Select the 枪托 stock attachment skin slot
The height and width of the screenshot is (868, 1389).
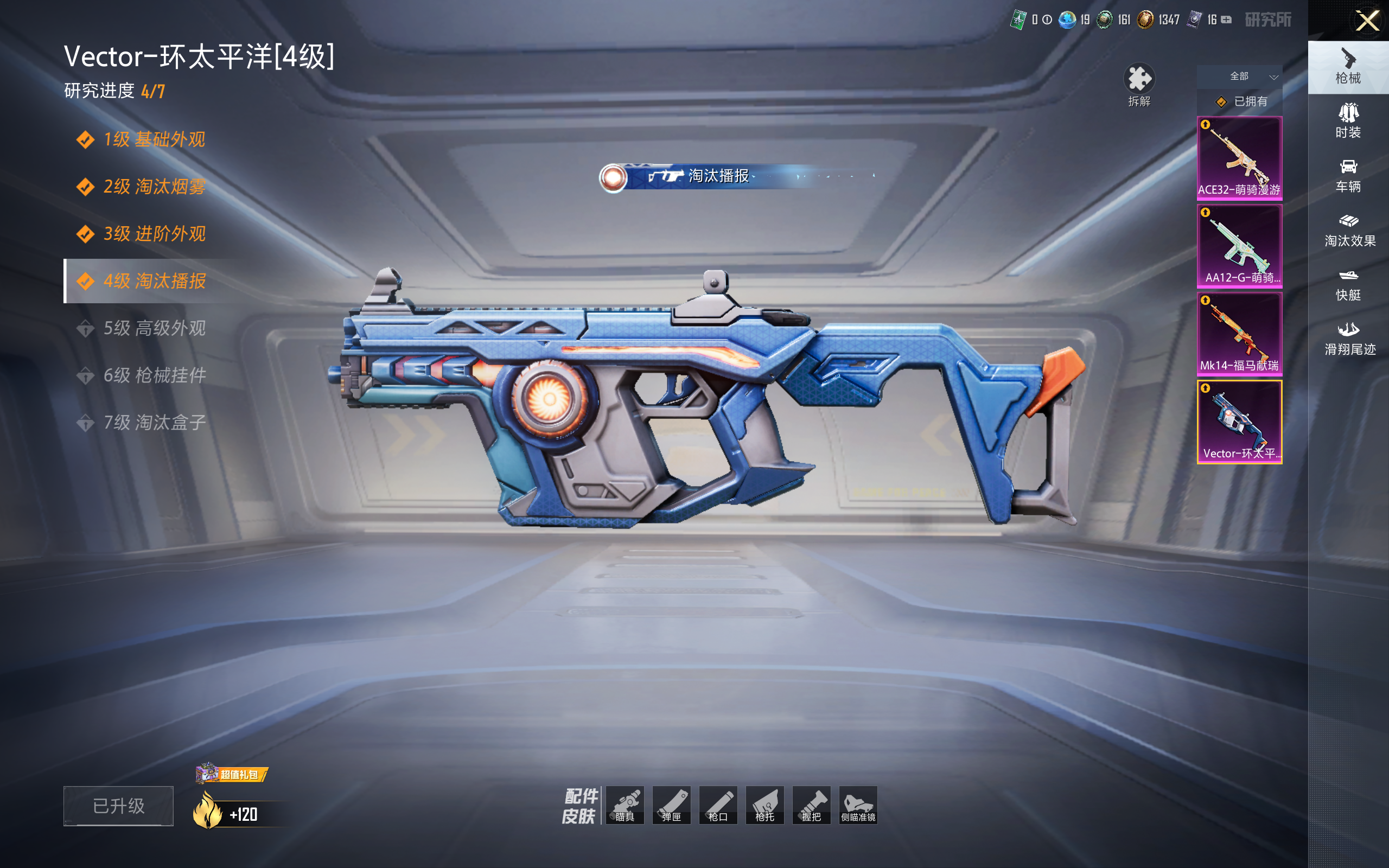coord(764,805)
